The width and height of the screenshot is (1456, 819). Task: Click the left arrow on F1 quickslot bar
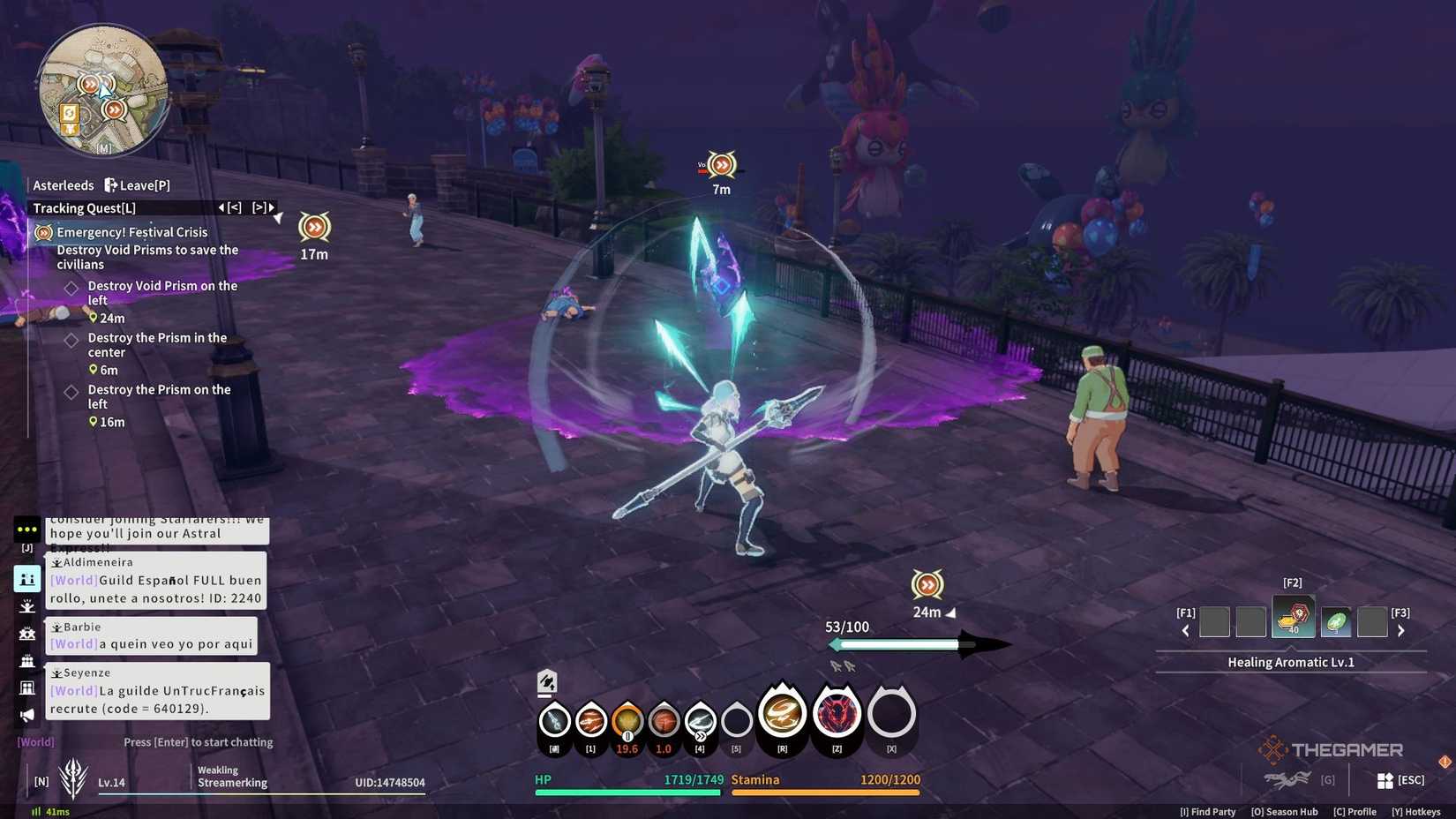(1185, 630)
